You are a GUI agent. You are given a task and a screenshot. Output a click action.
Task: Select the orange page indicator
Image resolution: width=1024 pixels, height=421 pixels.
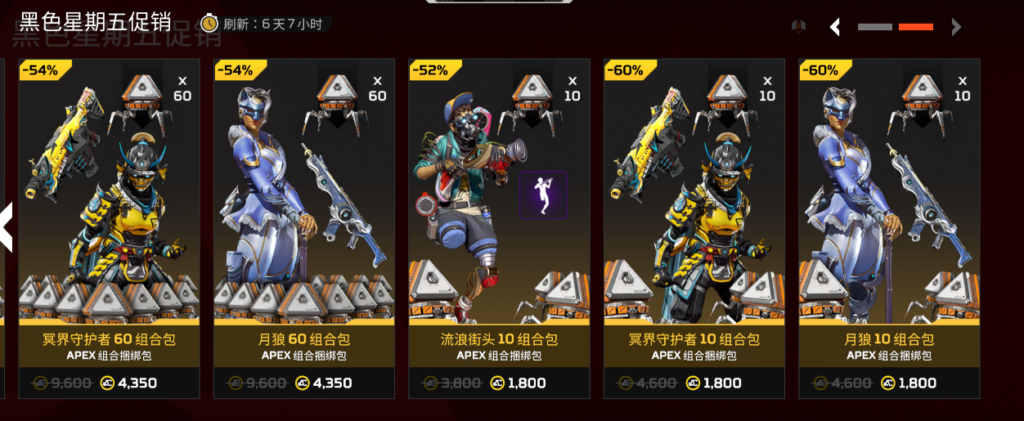click(916, 27)
